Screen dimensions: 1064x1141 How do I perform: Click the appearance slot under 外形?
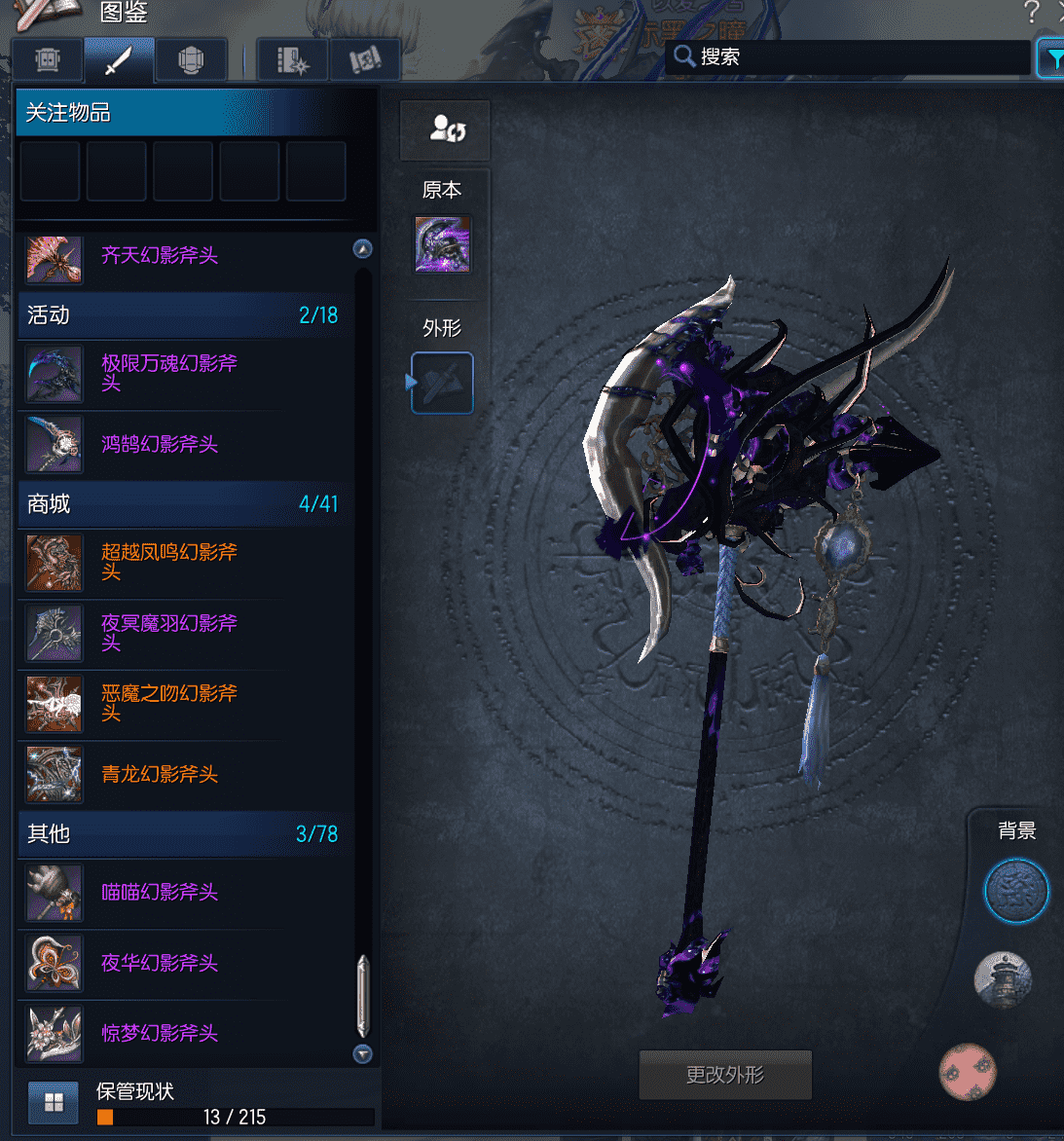point(443,383)
